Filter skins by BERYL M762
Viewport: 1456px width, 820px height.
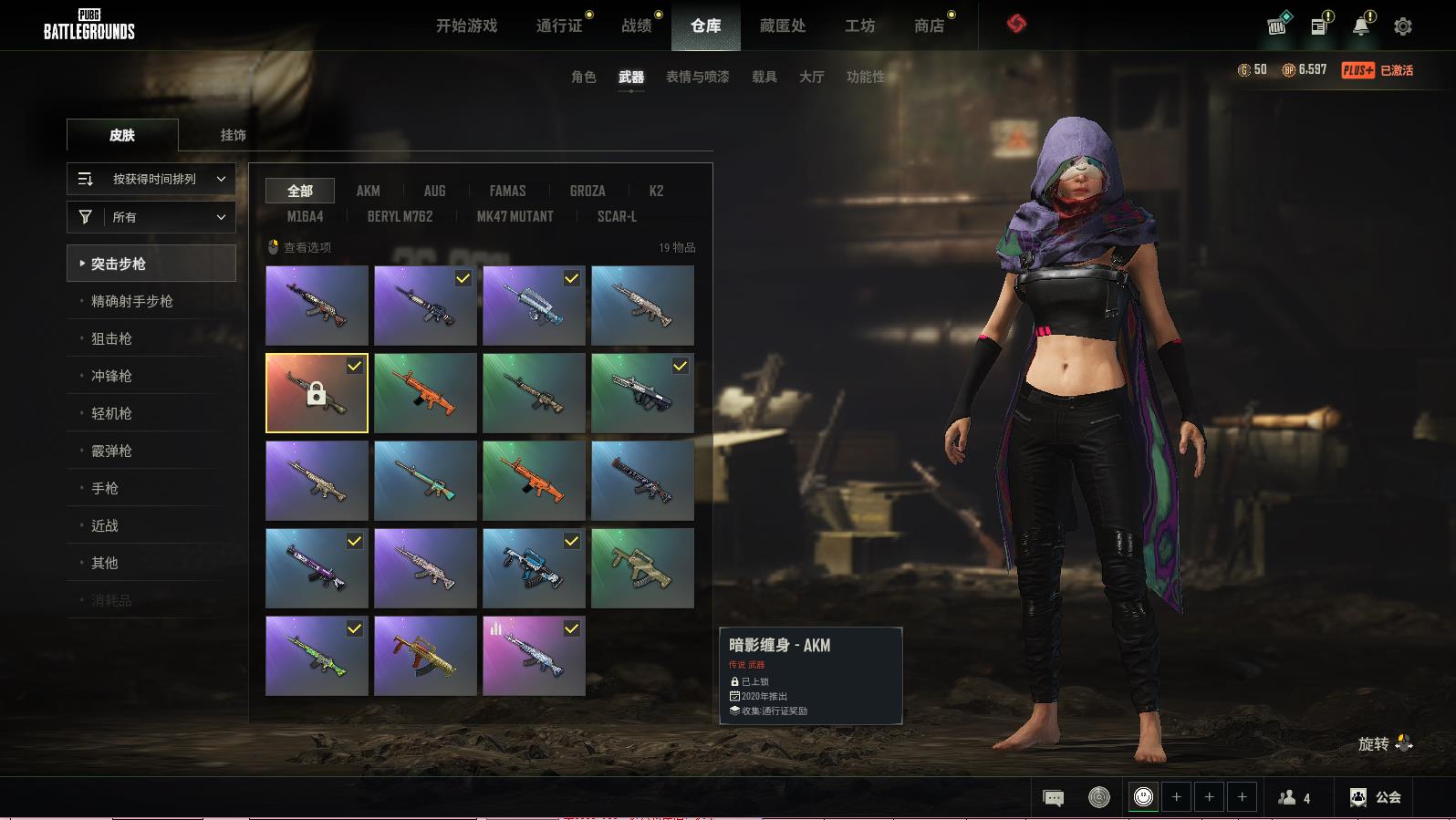click(x=400, y=216)
